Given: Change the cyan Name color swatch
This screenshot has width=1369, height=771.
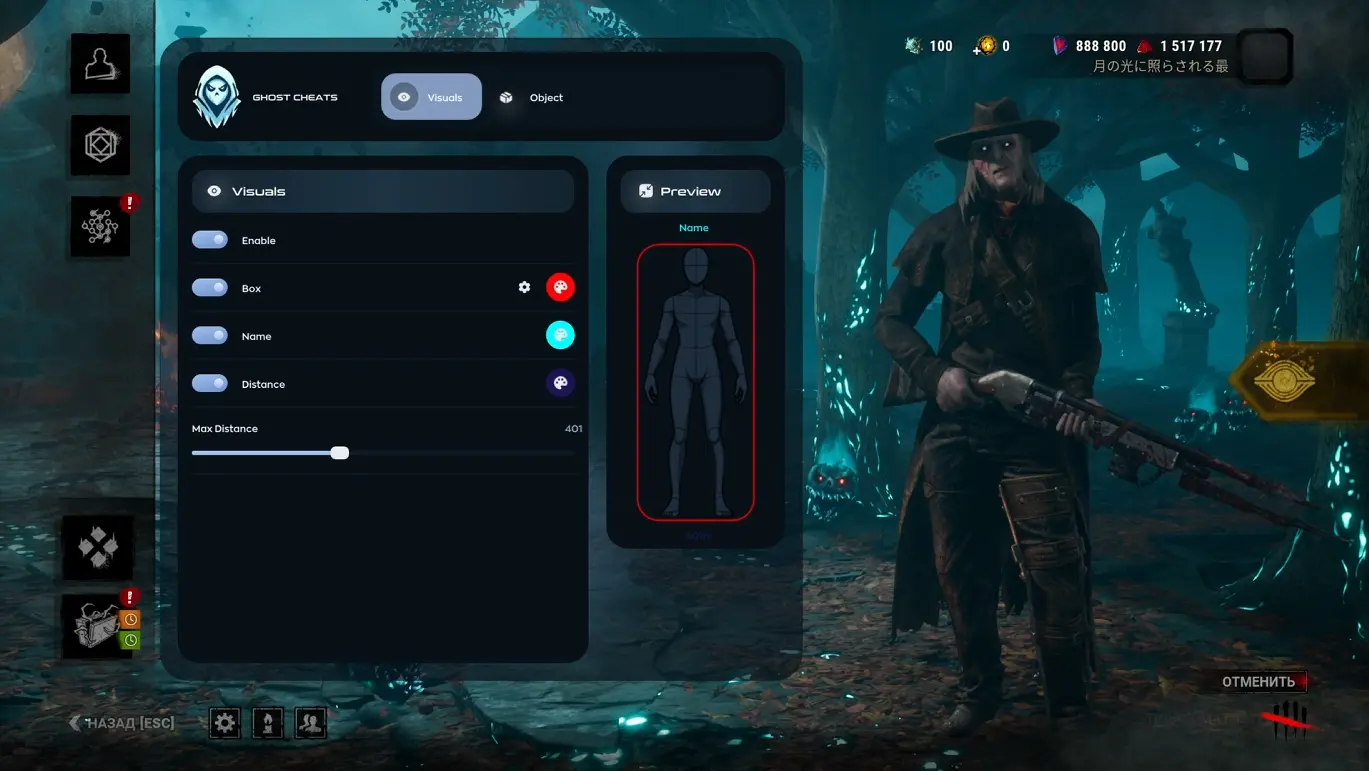Looking at the screenshot, I should click(x=560, y=335).
